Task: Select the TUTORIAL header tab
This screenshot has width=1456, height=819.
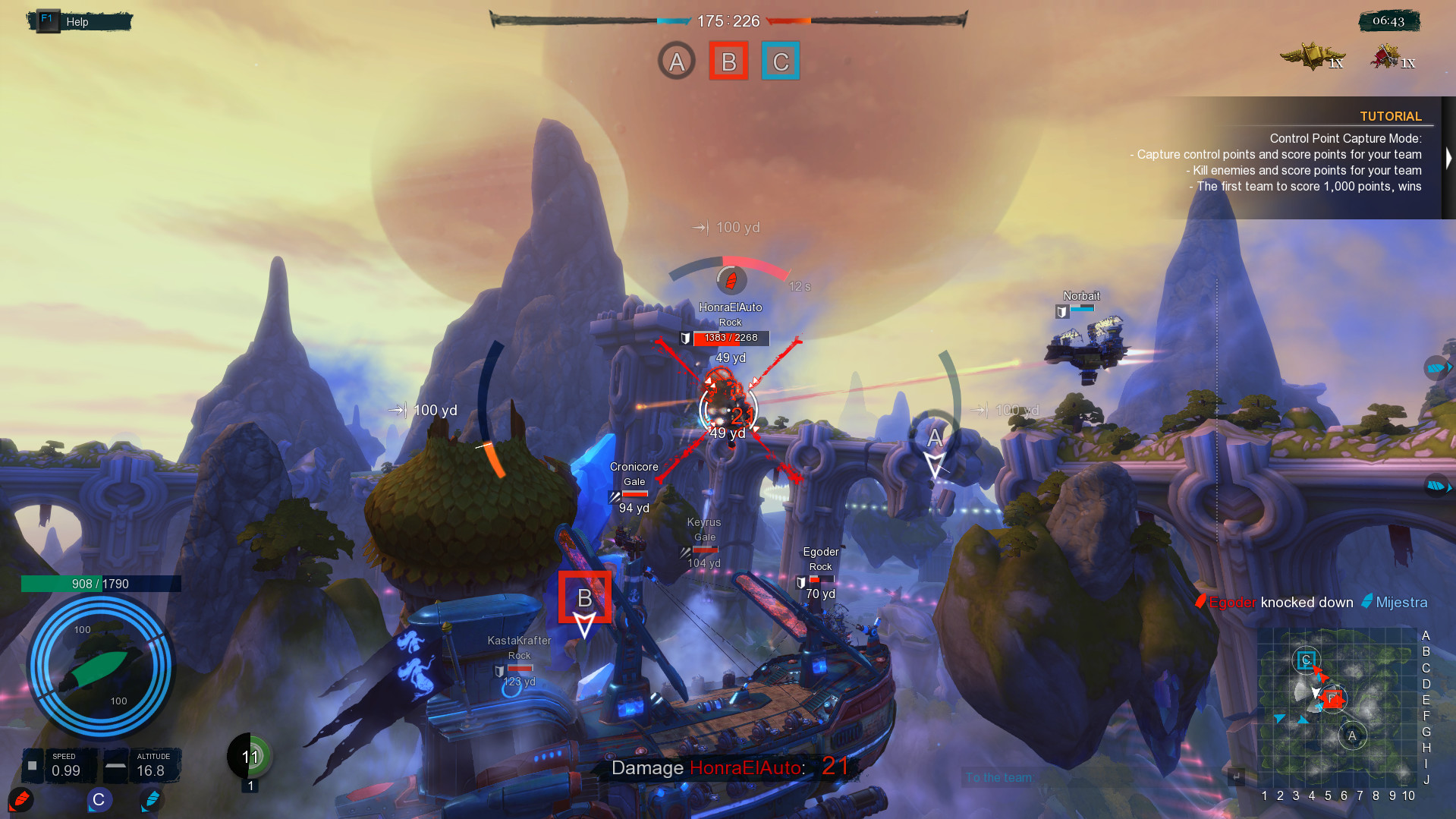Action: point(1391,115)
